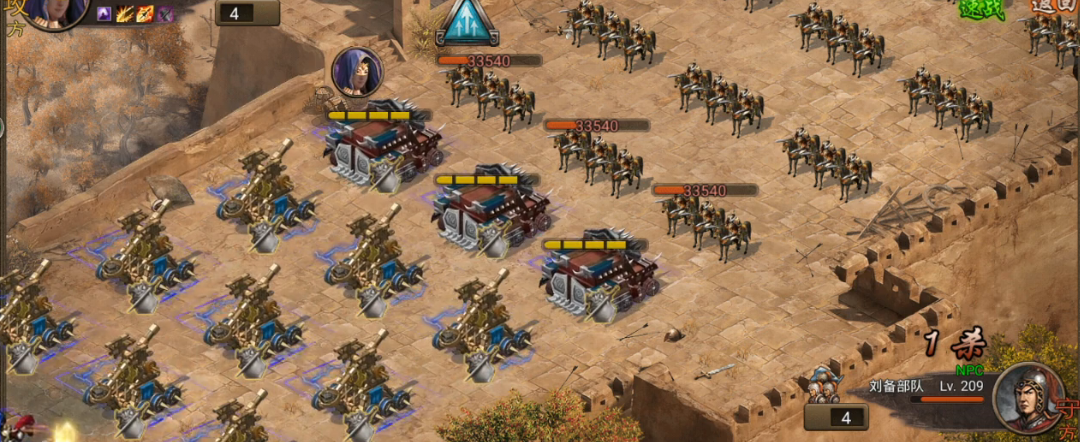Open the defender soldier troop icon
This screenshot has height=442, width=1080.
point(823,384)
